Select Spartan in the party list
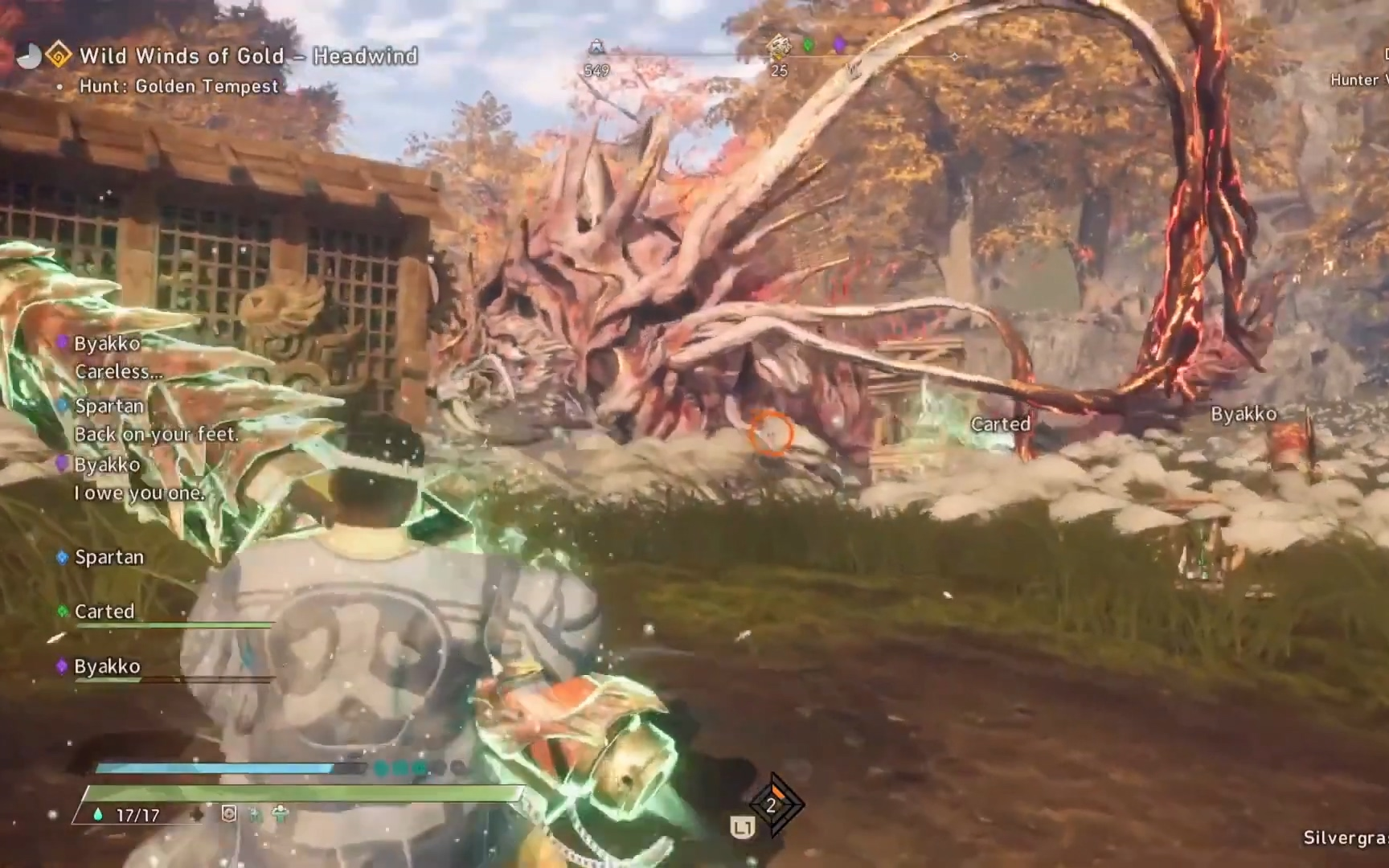Viewport: 1389px width, 868px height. pyautogui.click(x=109, y=557)
